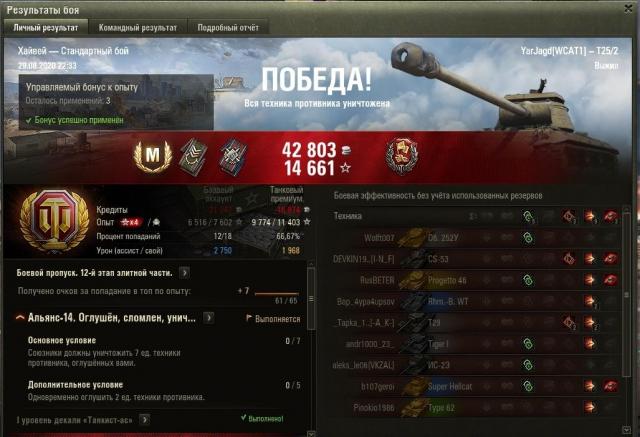640x437 pixels.
Task: Collapse the Альянс-14 mission section
Action: [x=21, y=318]
